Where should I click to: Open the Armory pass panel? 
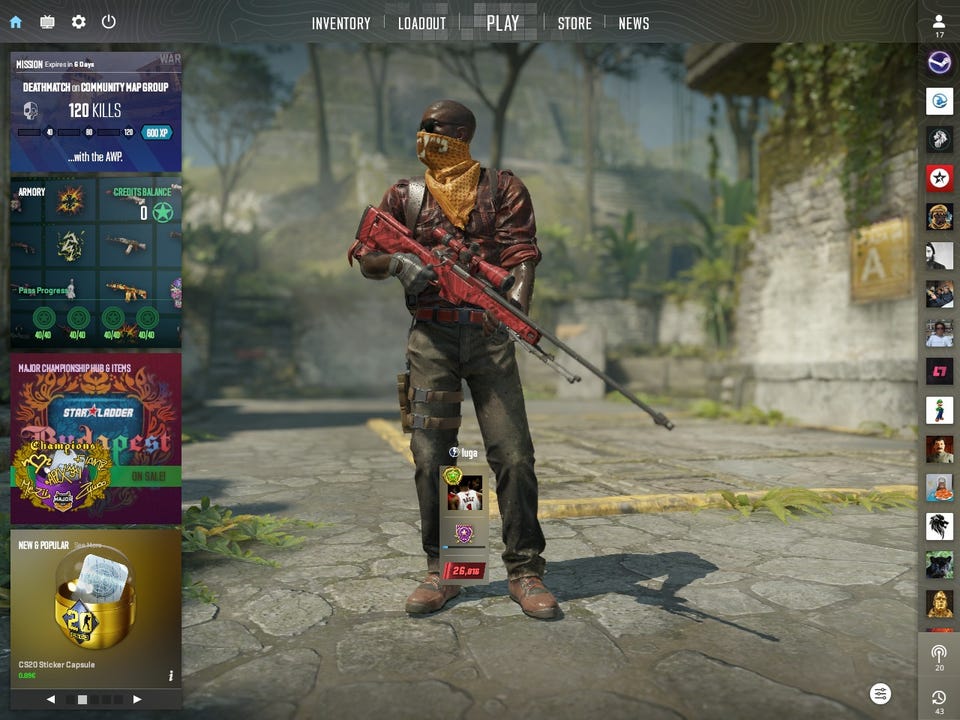pos(96,263)
